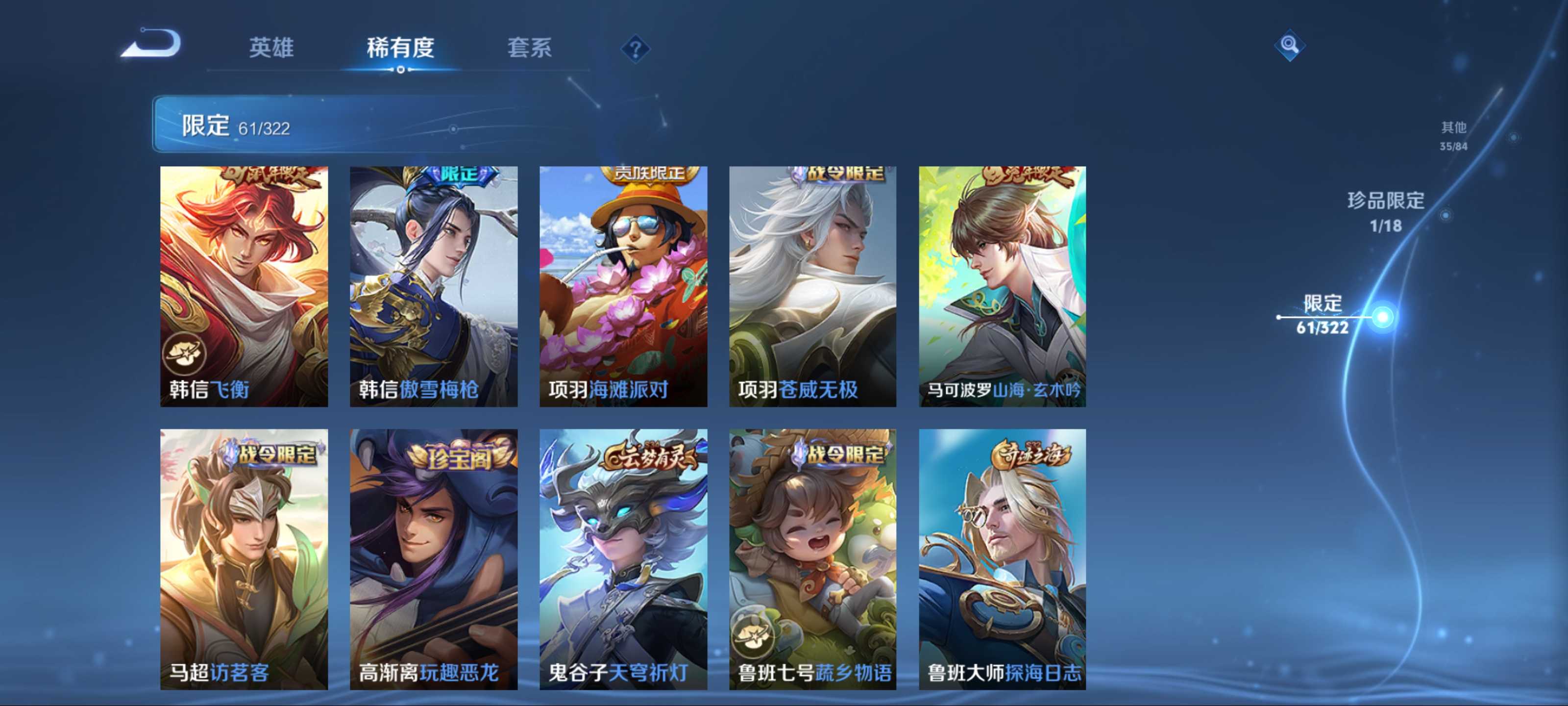Select the 马可波罗 山海·玄木吟 skin
Viewport: 1568px width, 706px height.
[1002, 286]
